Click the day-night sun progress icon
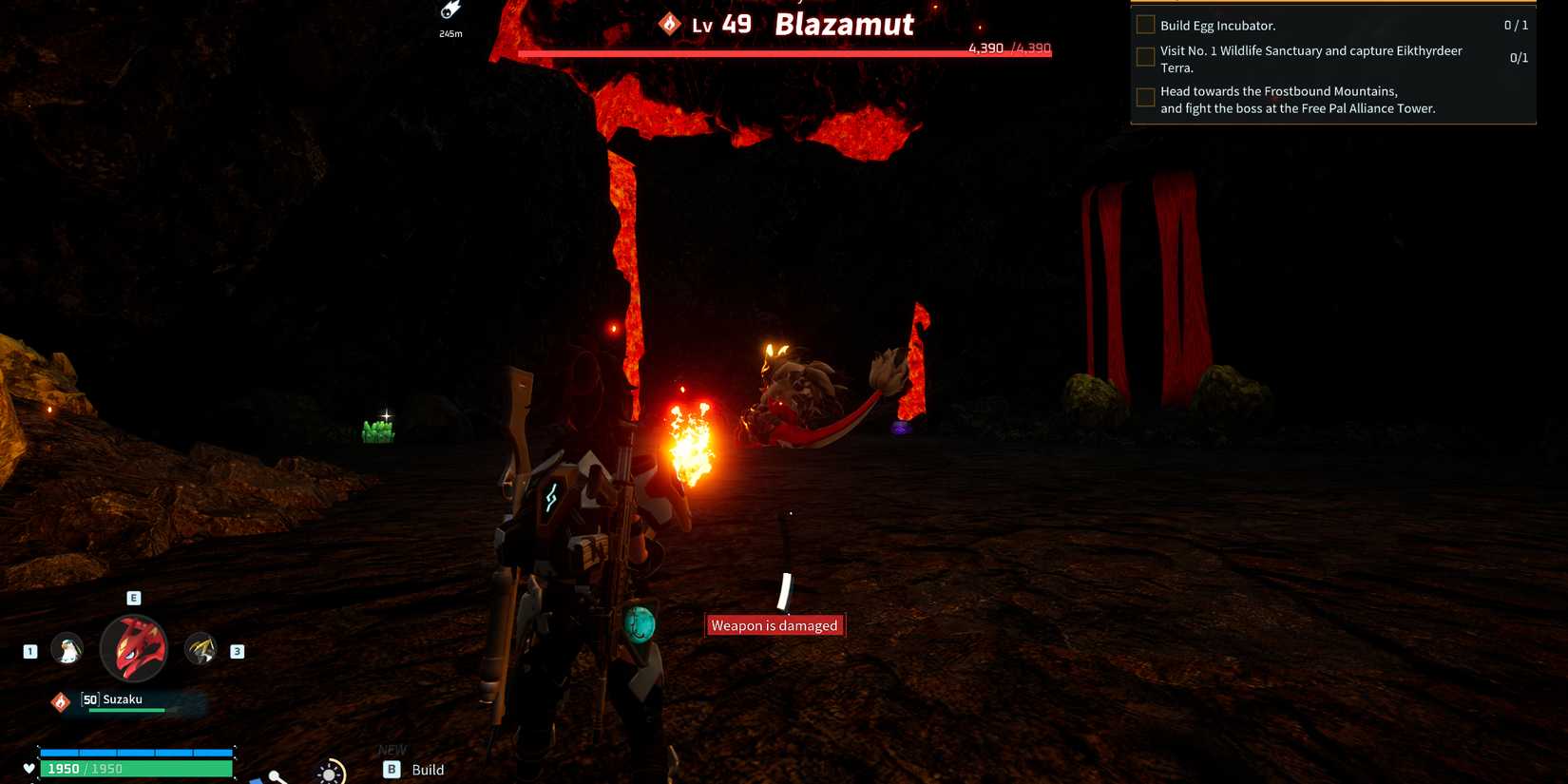Screen dimensions: 1568x784 click(328, 774)
